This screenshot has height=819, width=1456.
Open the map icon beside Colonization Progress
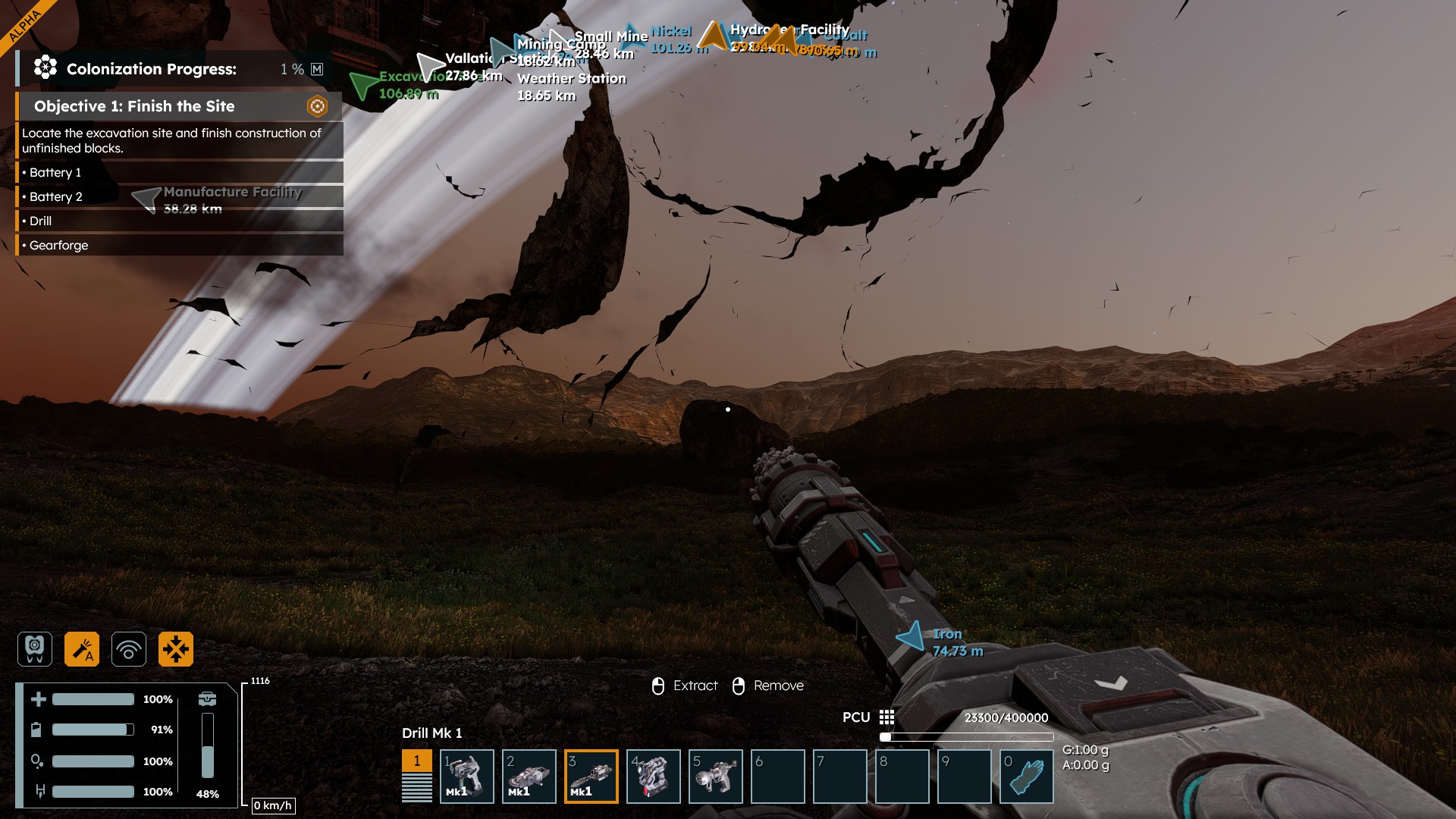coord(317,69)
